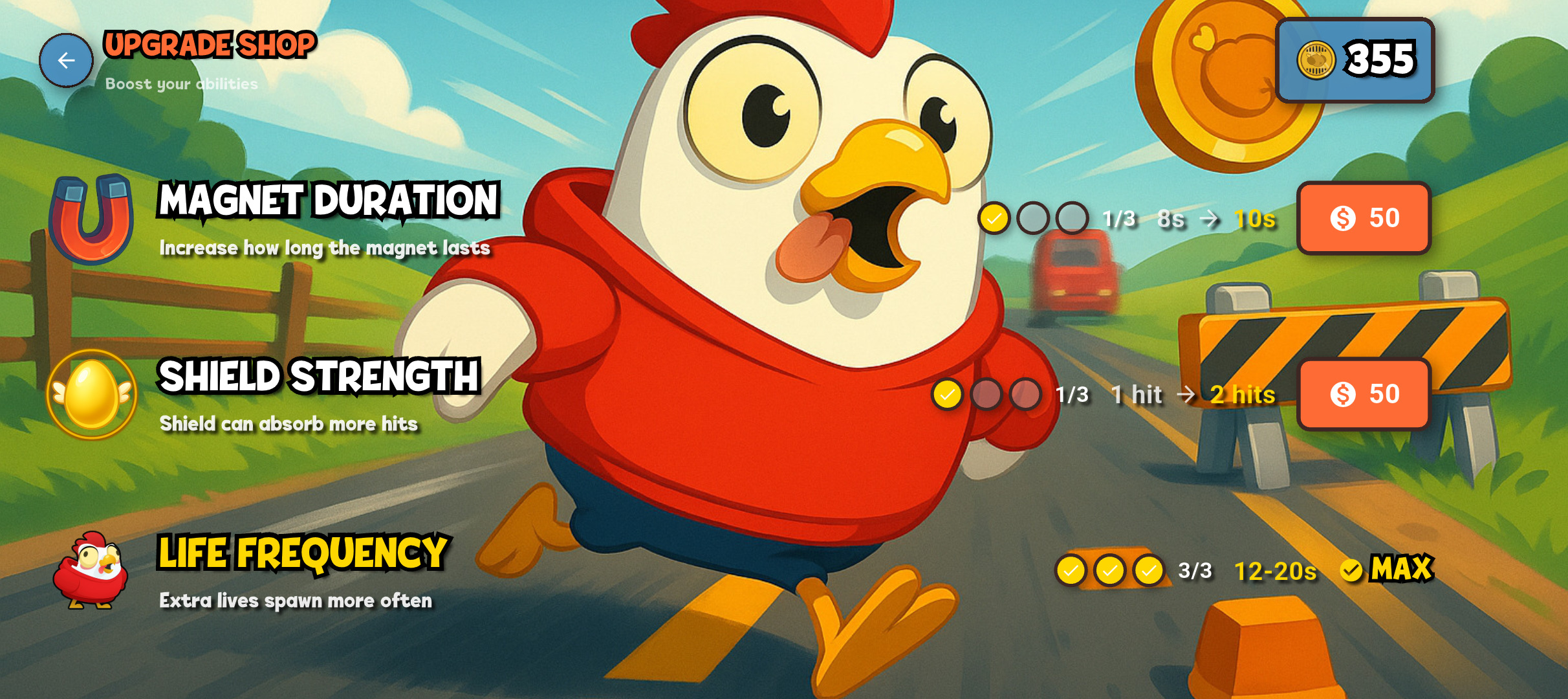
Task: Select the first Shield Strength progress pip
Action: (948, 394)
